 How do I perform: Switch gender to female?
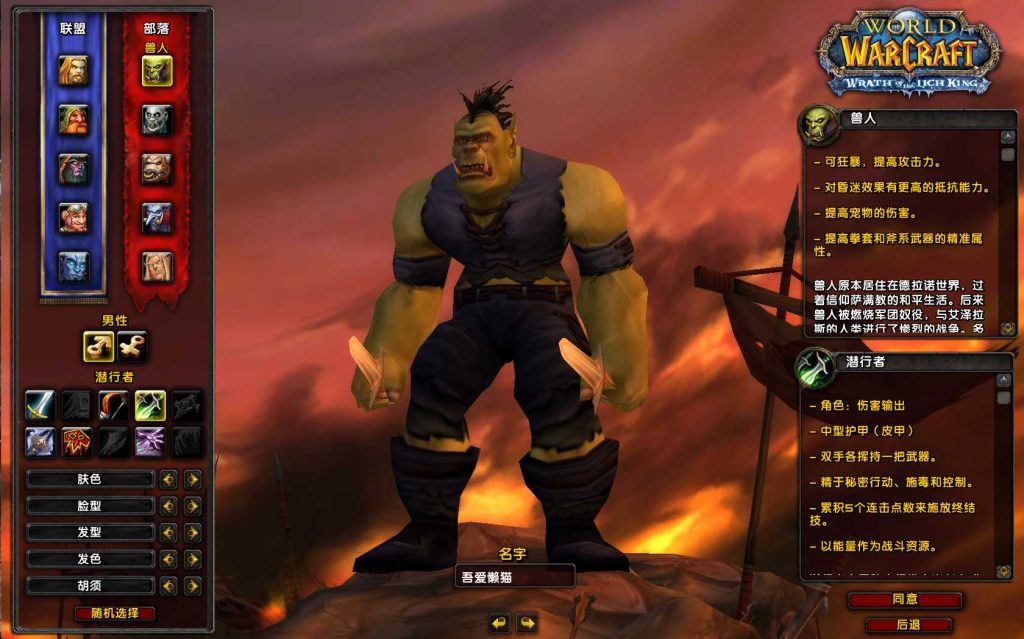click(132, 346)
